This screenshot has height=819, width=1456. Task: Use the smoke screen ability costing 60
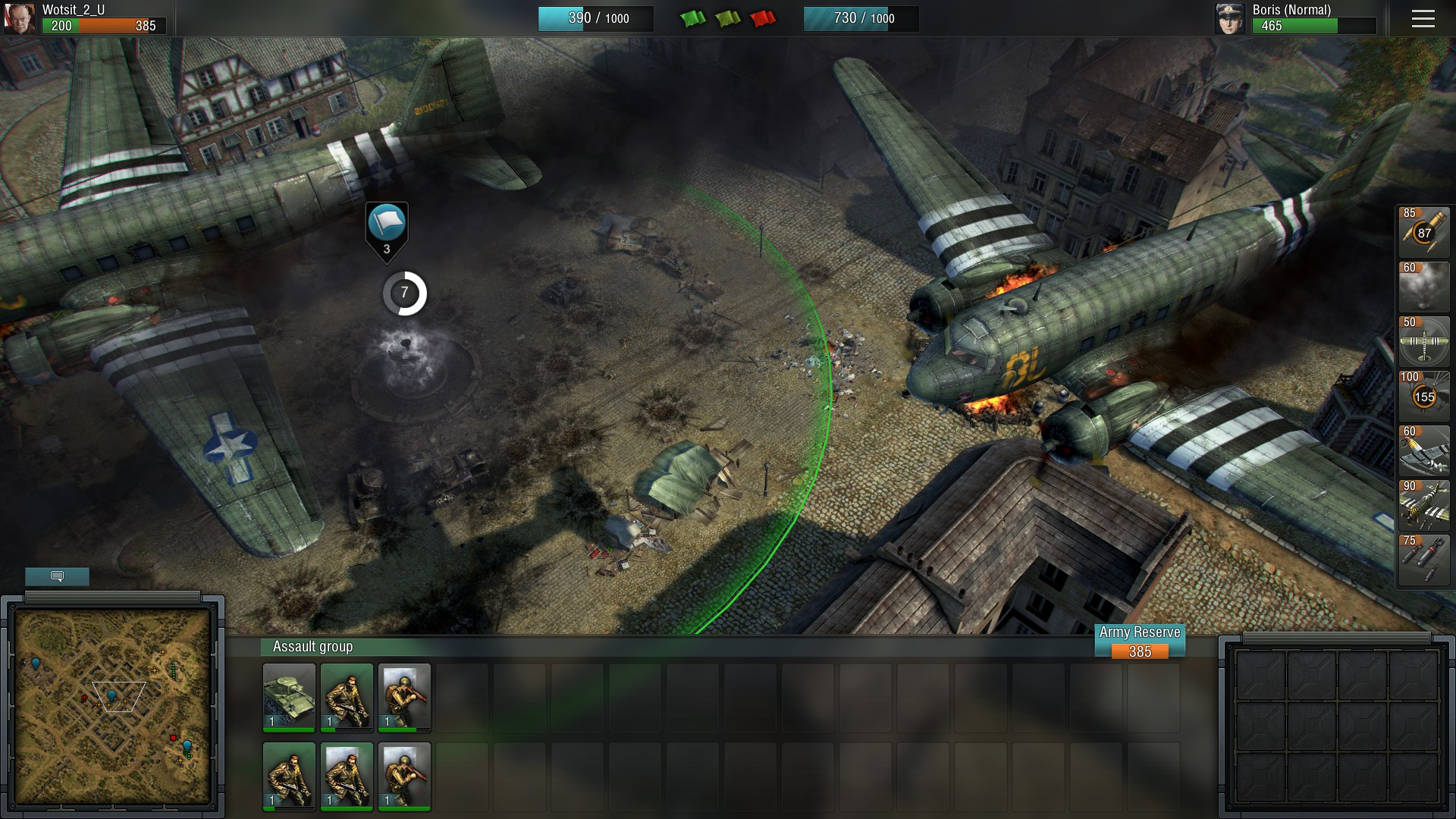pos(1423,286)
